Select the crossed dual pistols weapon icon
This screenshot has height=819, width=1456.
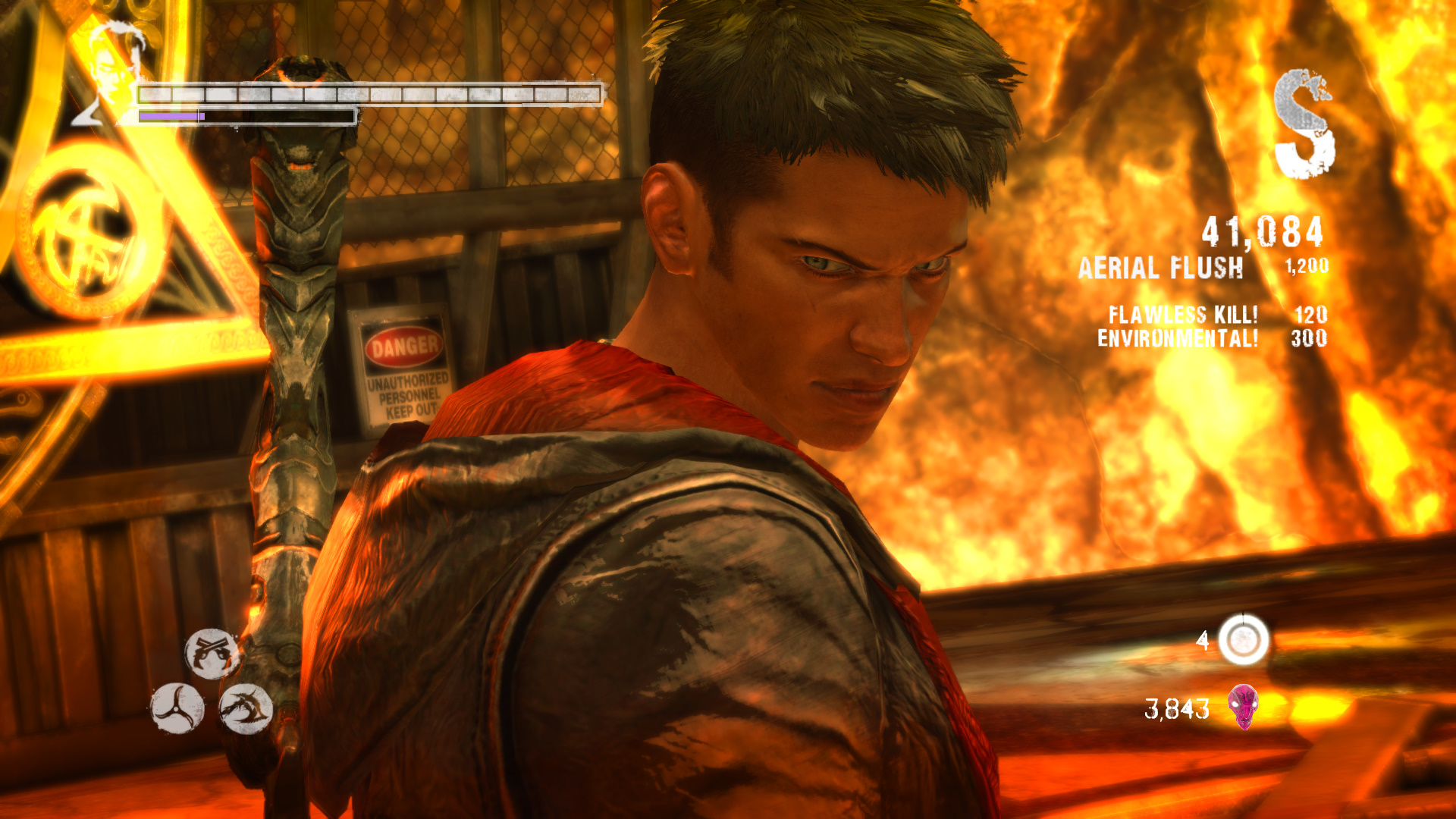pos(212,653)
